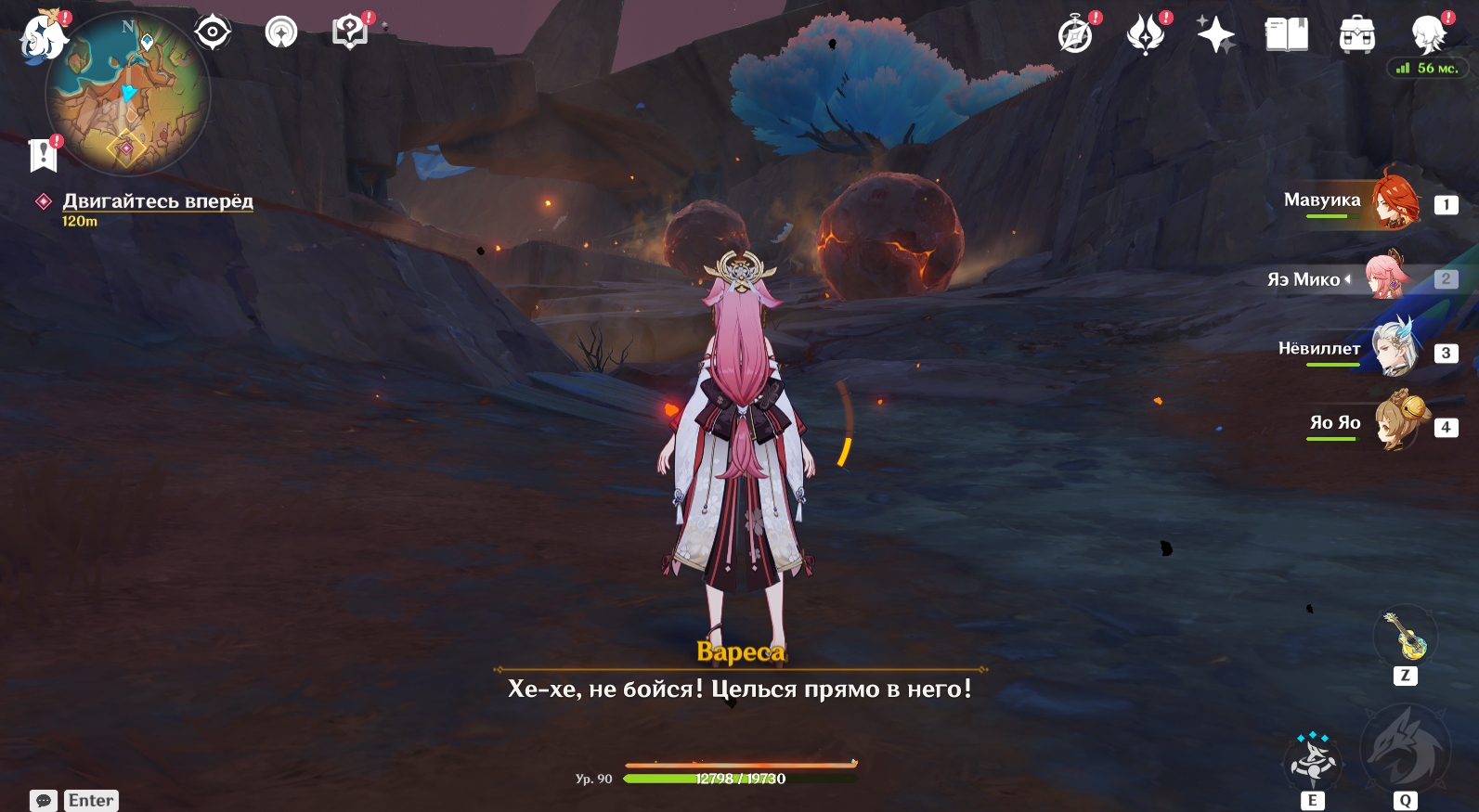Open the character menu profile icon
The height and width of the screenshot is (812, 1479).
[1427, 35]
